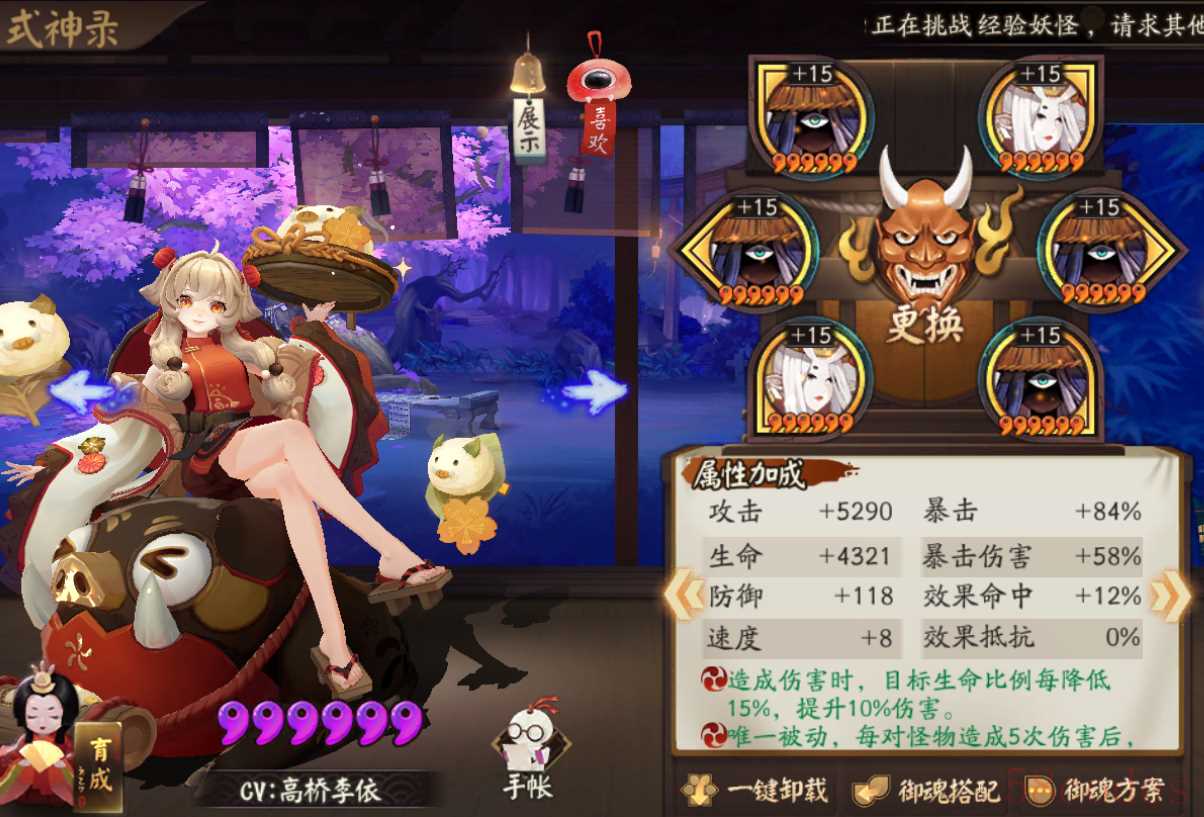Flip attribute panel to next page
Screen dimensions: 1204x817
1169,596
